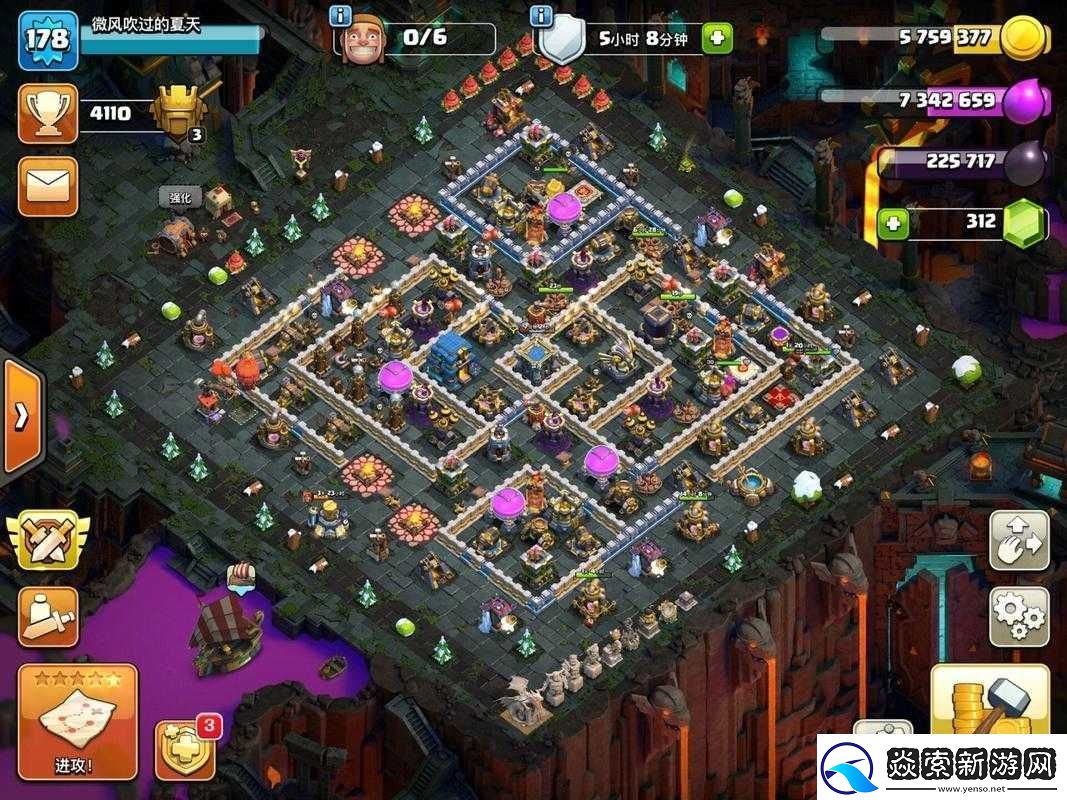Tap the purple elixir drop icon

[x=1025, y=102]
